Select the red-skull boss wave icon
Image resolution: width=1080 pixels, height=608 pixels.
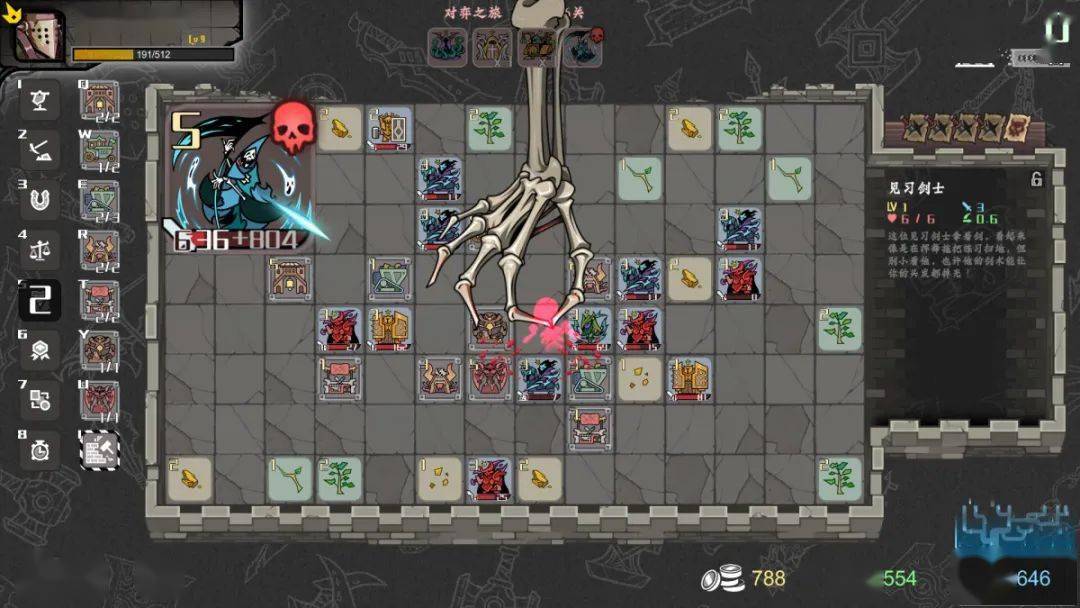(x=583, y=46)
